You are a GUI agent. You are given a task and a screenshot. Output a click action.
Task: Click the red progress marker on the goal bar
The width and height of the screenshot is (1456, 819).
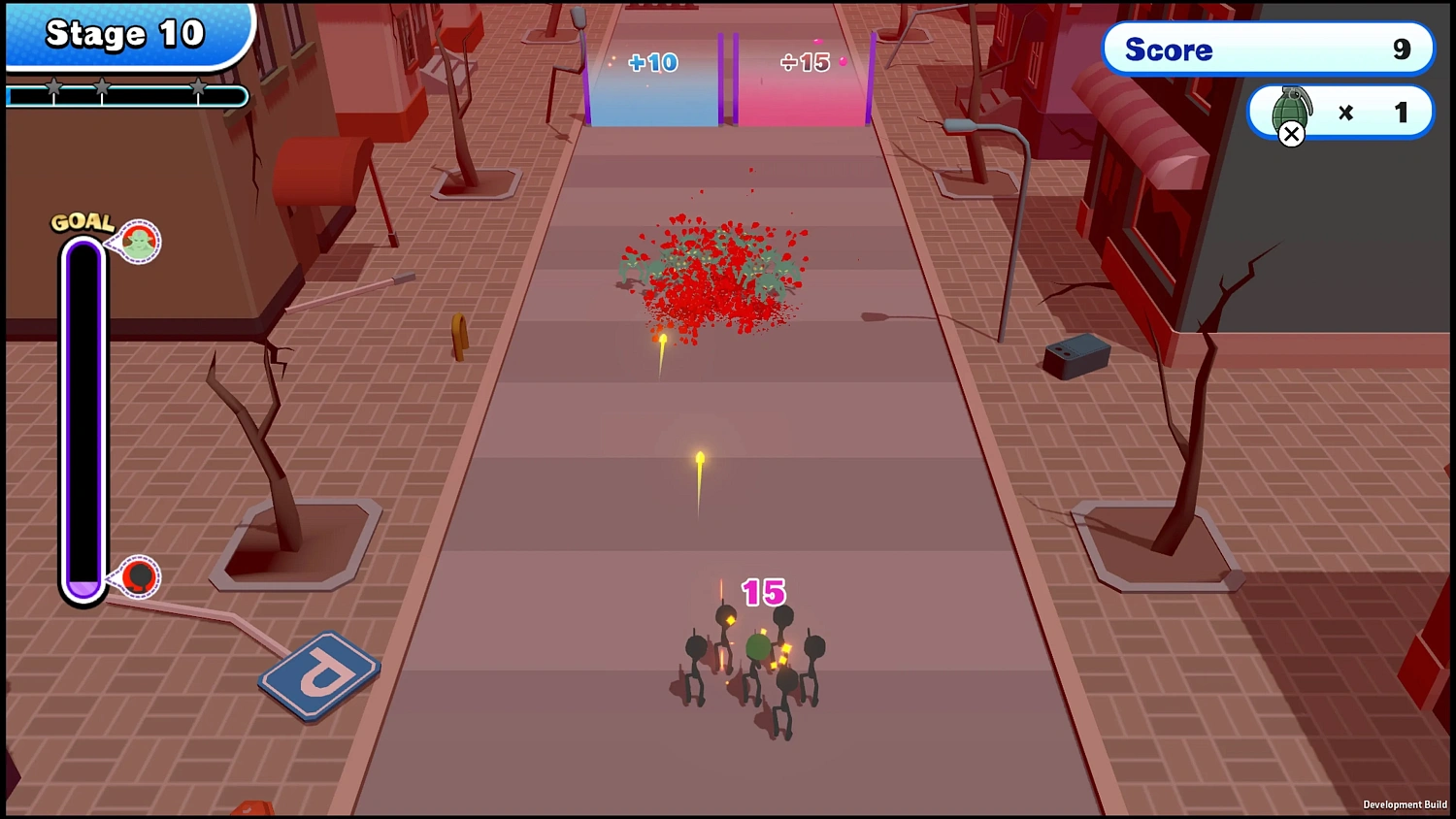[x=139, y=576]
